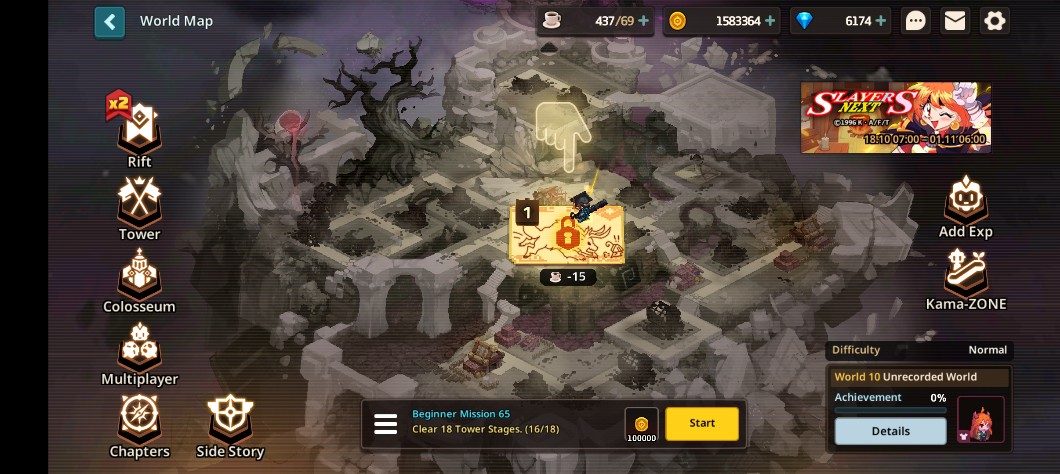Activate the Add Exp boost
Viewport: 1060px width, 474px height.
965,205
